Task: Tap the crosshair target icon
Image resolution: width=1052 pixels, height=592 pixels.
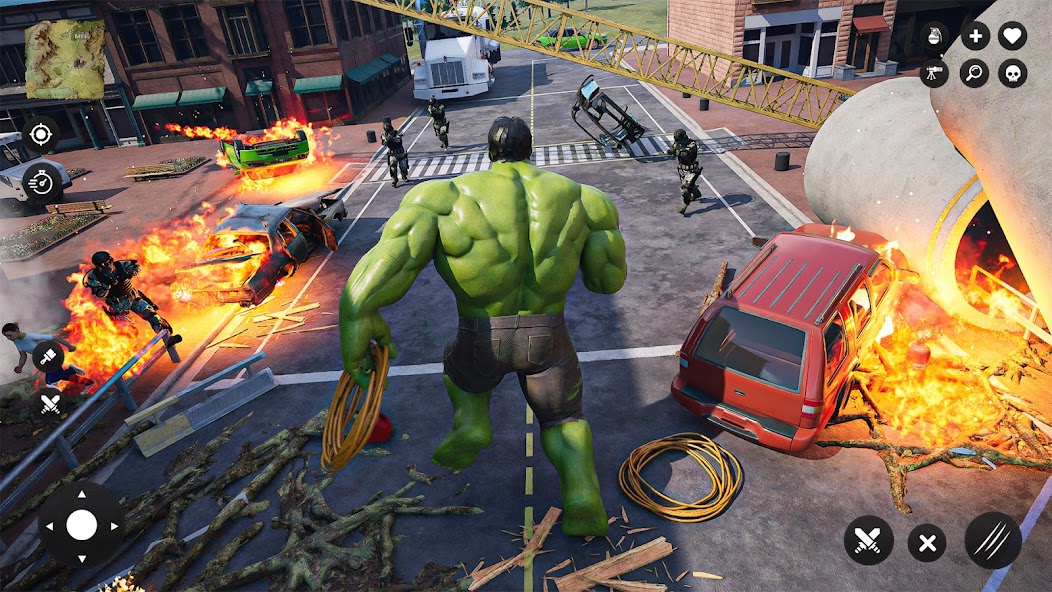Action: click(41, 134)
